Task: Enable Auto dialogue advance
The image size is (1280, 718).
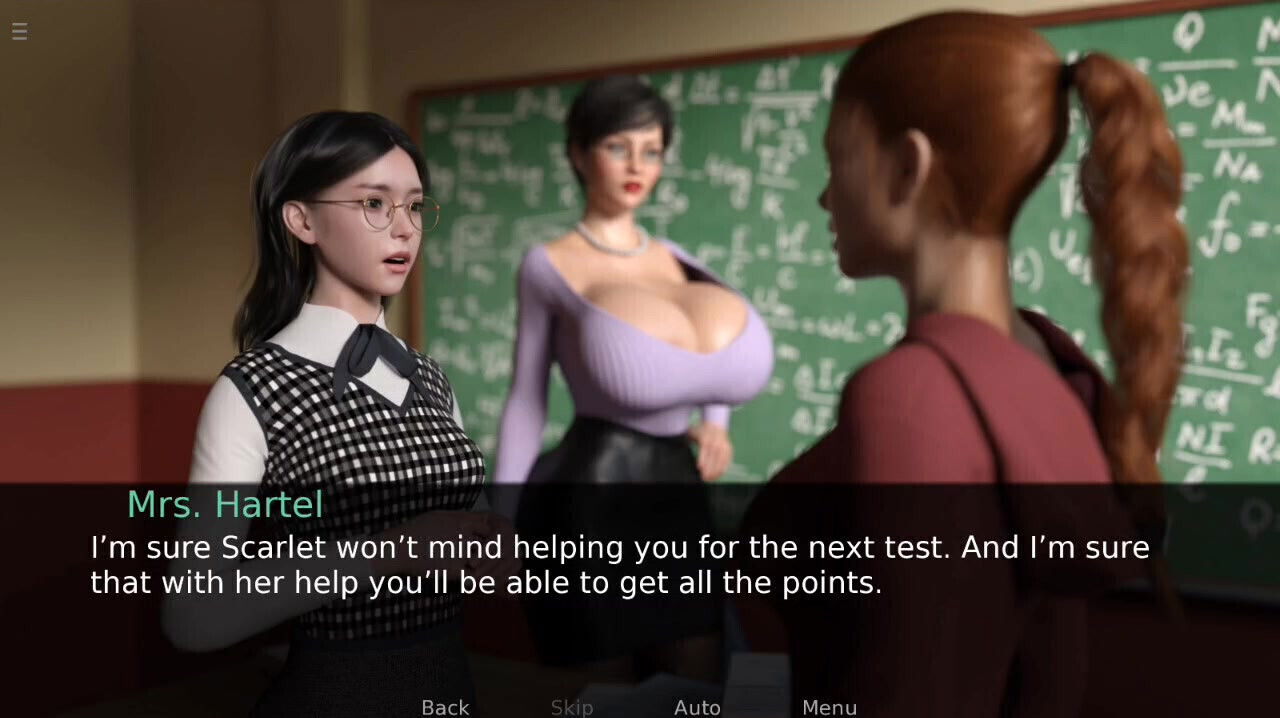Action: pos(697,707)
